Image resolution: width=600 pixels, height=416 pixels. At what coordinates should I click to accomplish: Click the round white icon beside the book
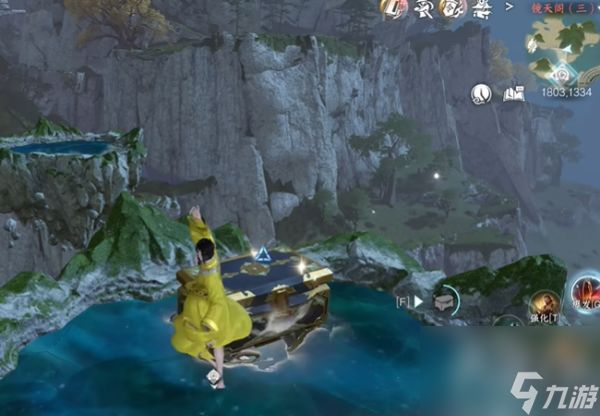[x=482, y=94]
